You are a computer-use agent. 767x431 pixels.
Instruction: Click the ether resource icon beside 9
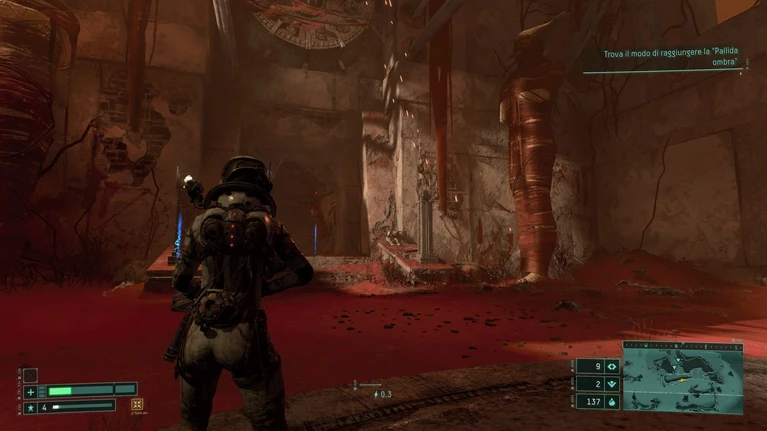click(x=610, y=366)
